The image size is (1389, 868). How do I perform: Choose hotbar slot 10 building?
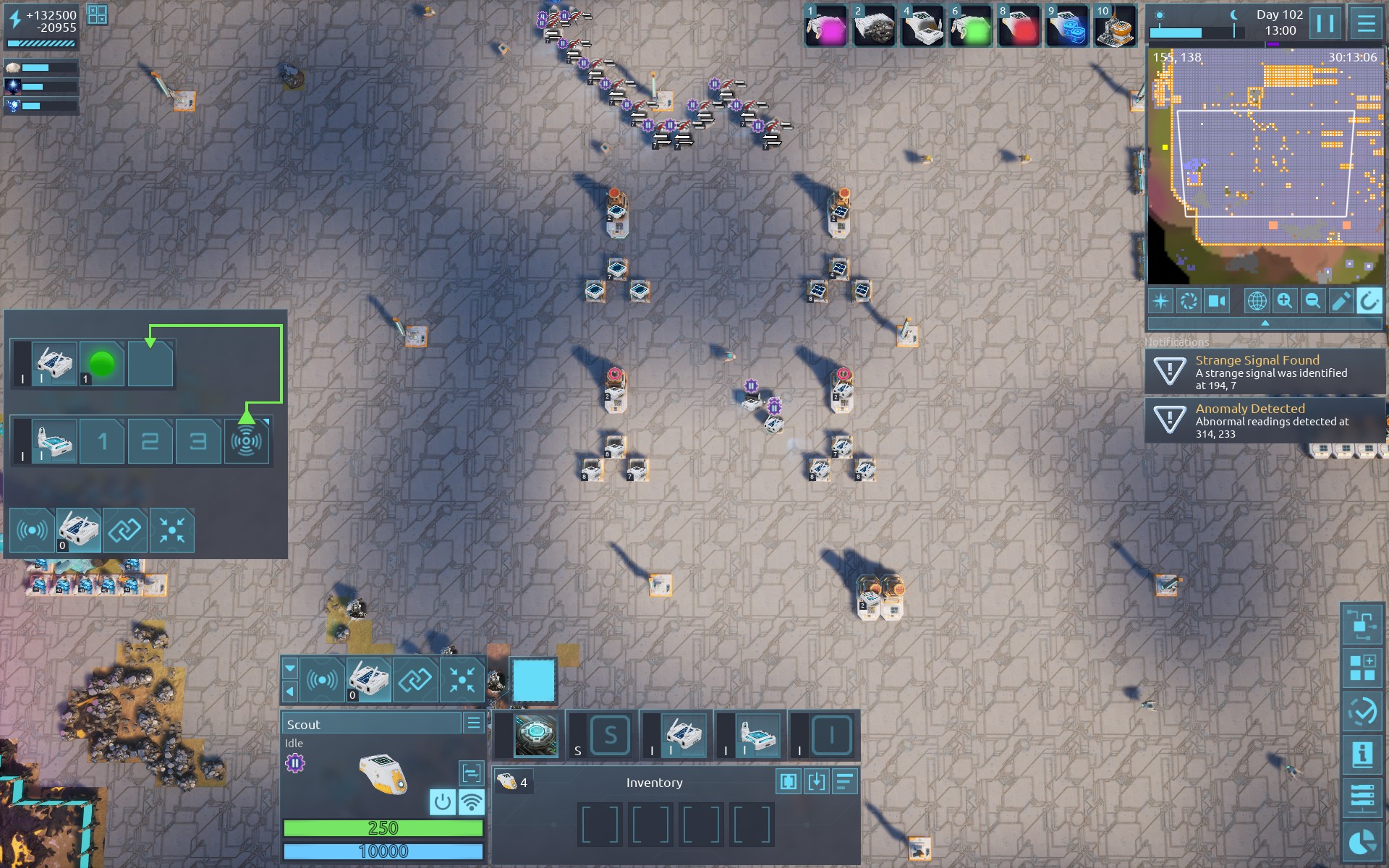click(x=1116, y=27)
